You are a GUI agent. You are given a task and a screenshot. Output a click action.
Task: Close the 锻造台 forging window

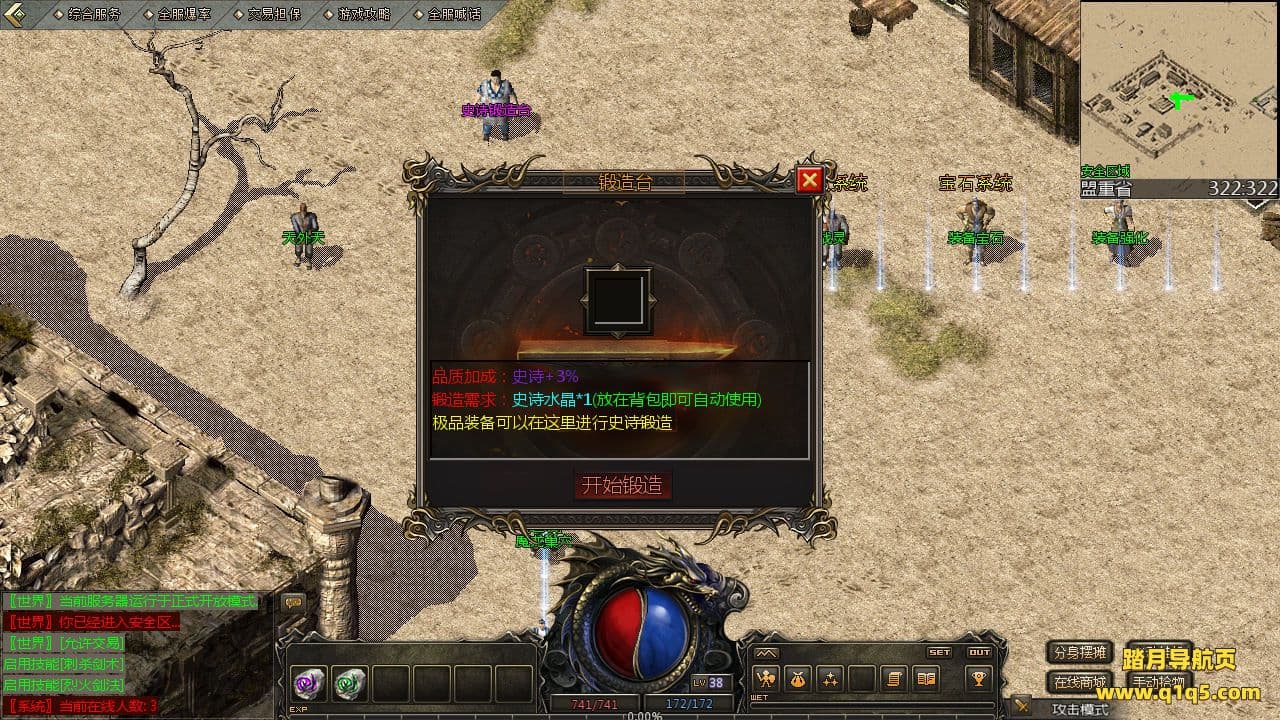tap(809, 180)
